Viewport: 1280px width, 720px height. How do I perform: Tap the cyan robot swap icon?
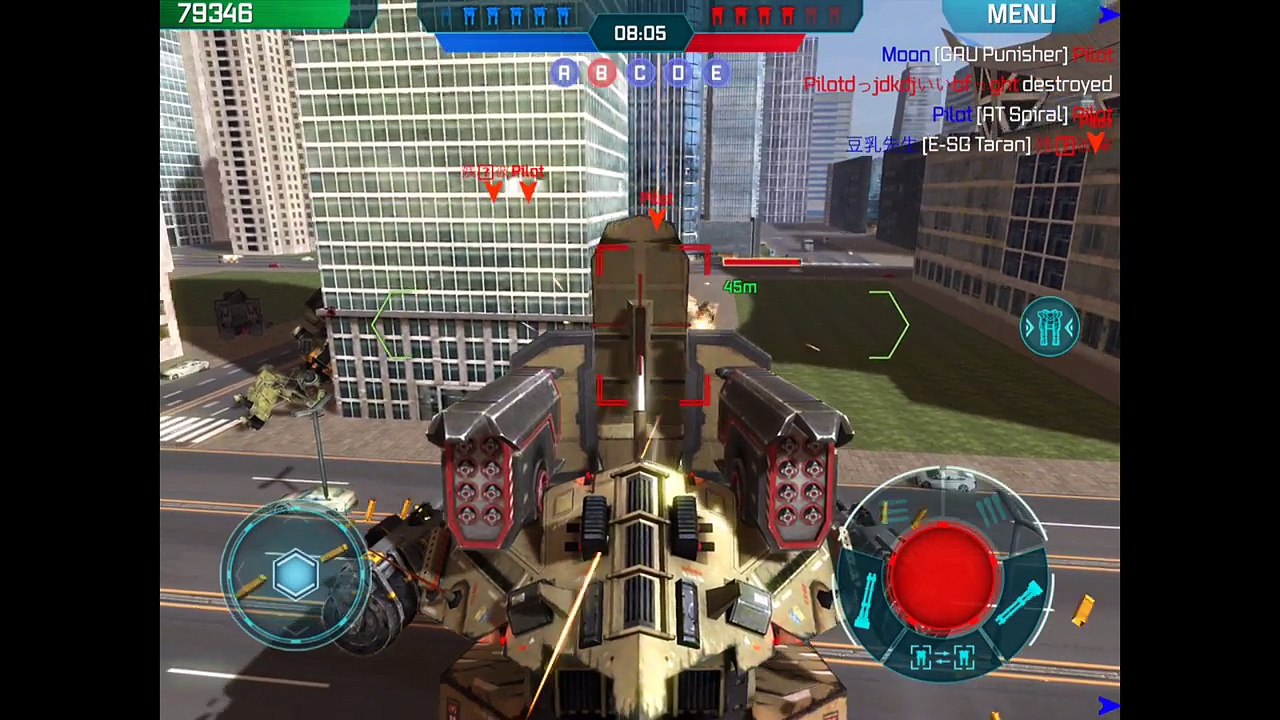1049,327
